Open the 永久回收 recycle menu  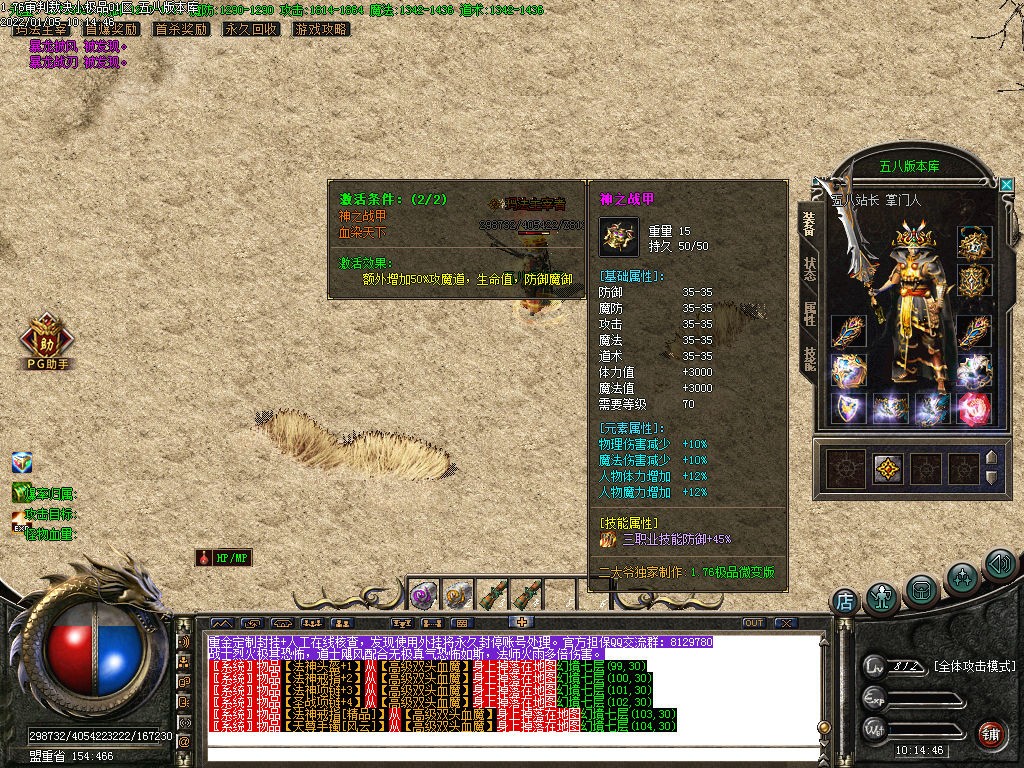251,29
